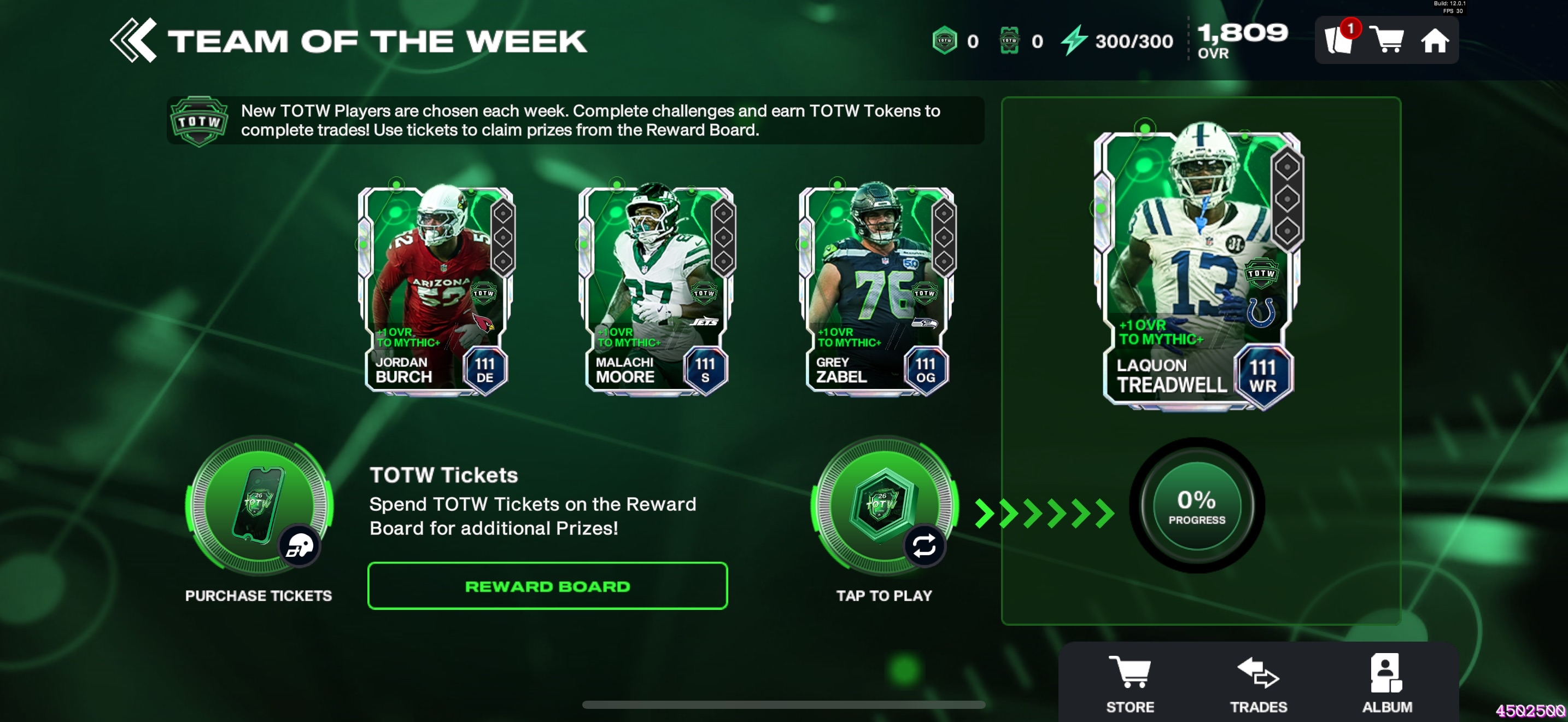Check the 0% progress circle
Image resolution: width=1568 pixels, height=722 pixels.
click(x=1197, y=505)
